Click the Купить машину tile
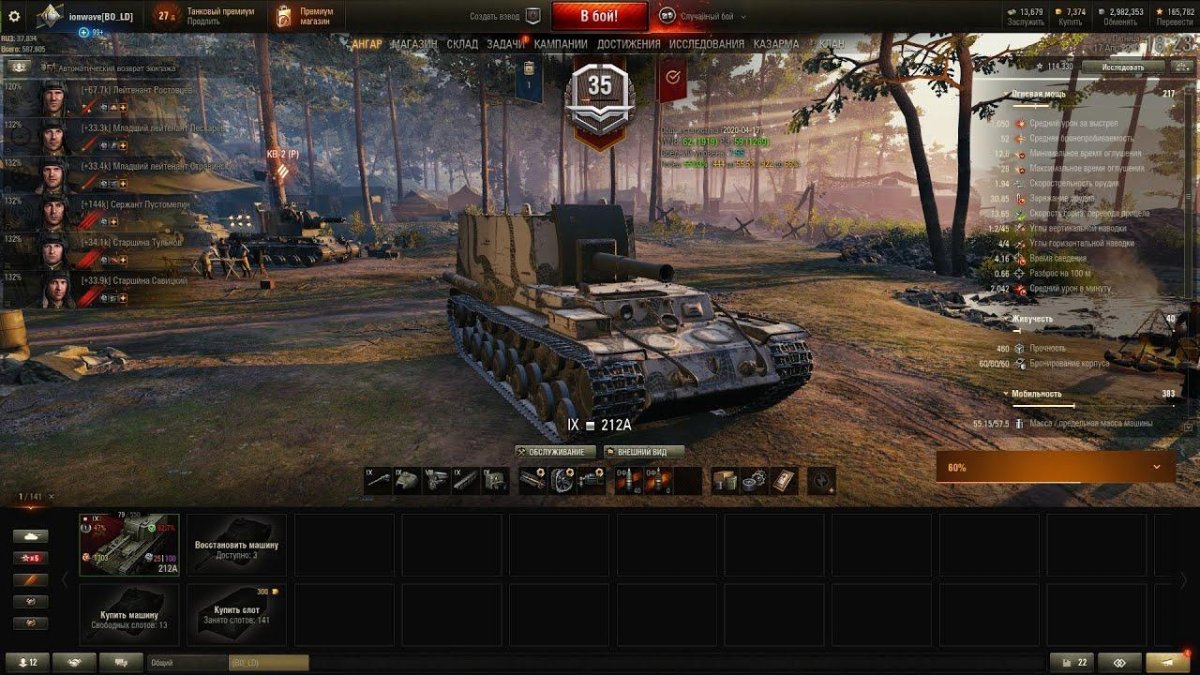 (129, 614)
